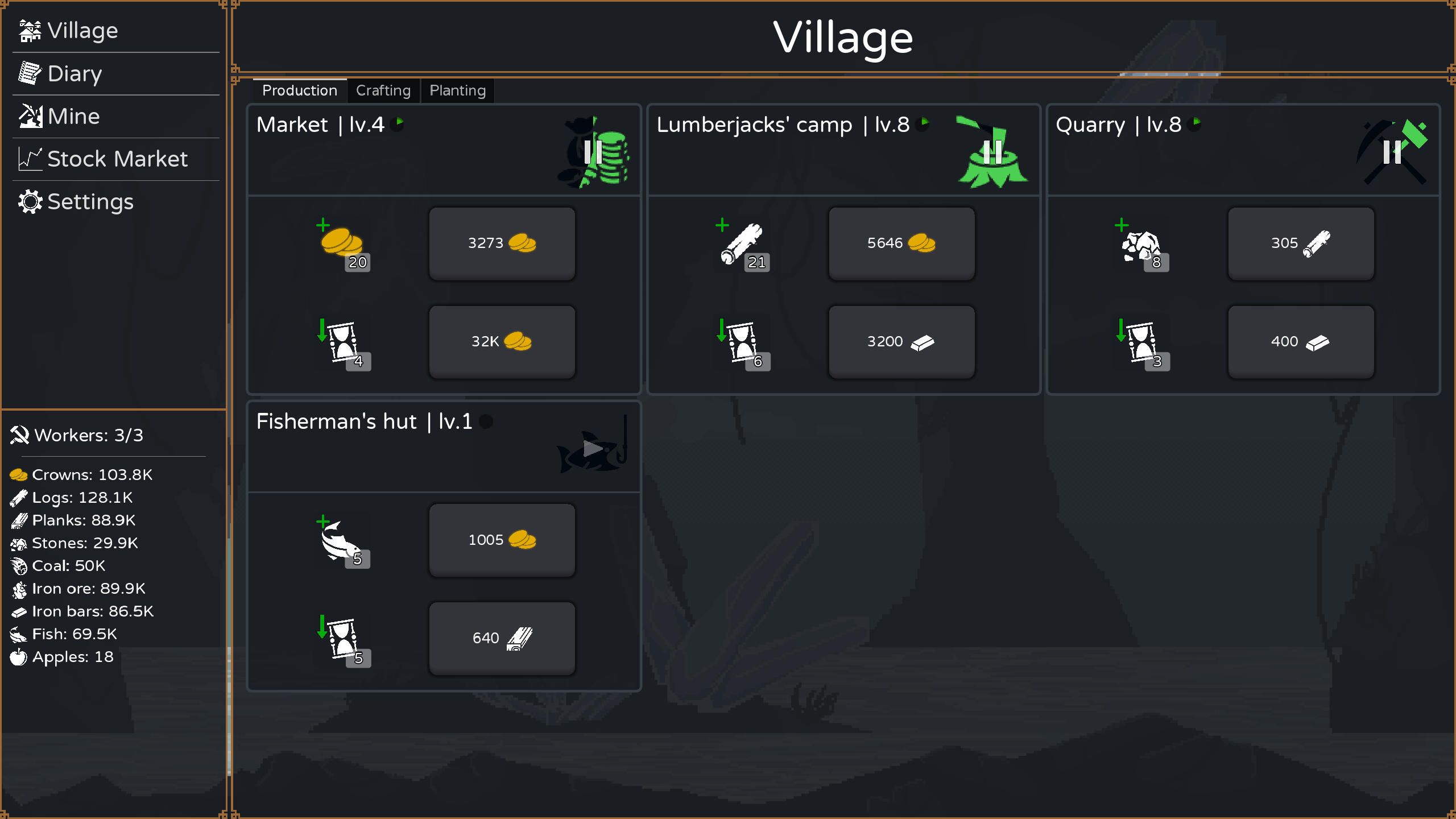The image size is (1456, 819).
Task: Open Stock Market via the chart icon
Action: (x=30, y=159)
